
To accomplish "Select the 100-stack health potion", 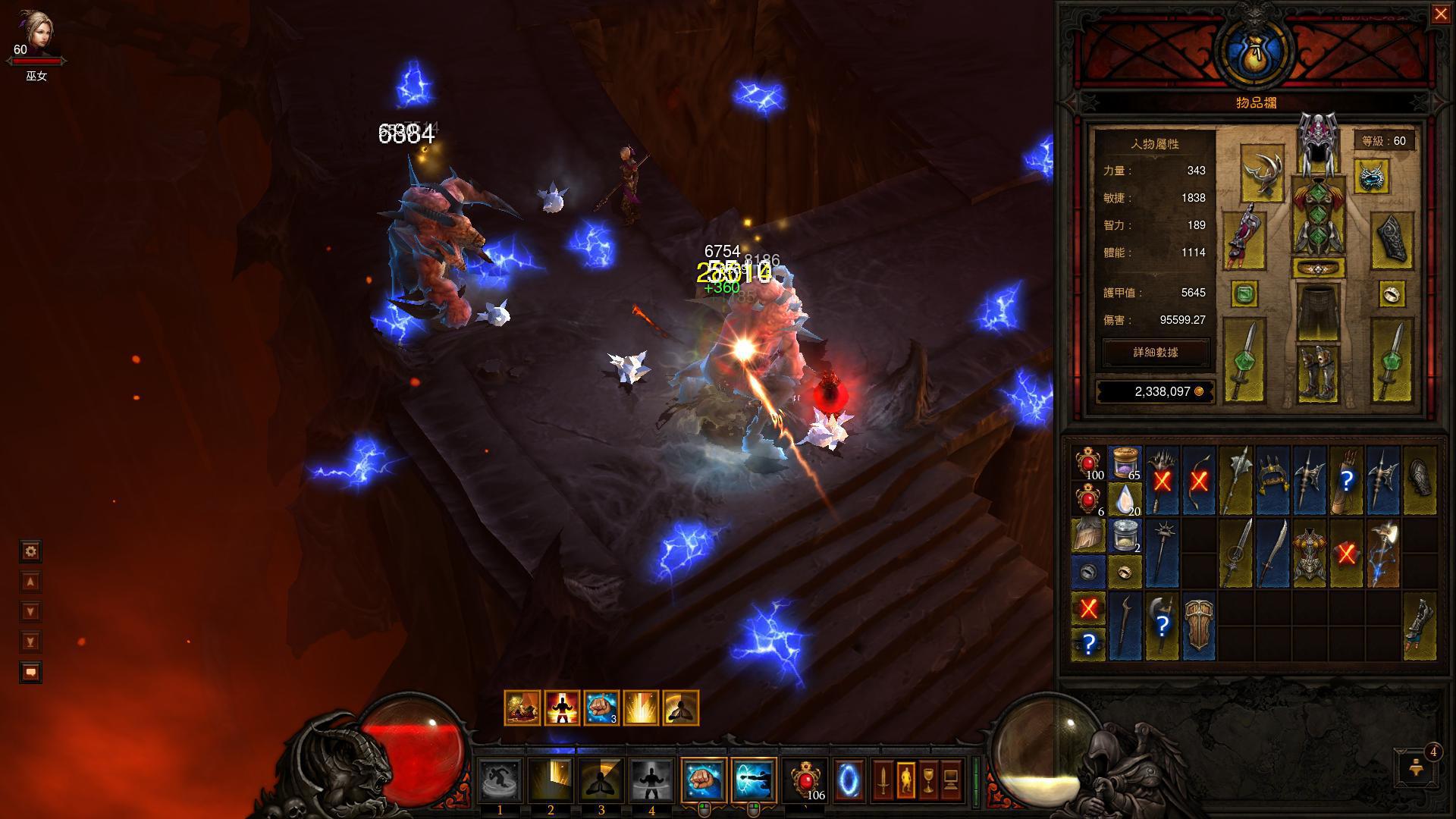I will [x=1089, y=463].
